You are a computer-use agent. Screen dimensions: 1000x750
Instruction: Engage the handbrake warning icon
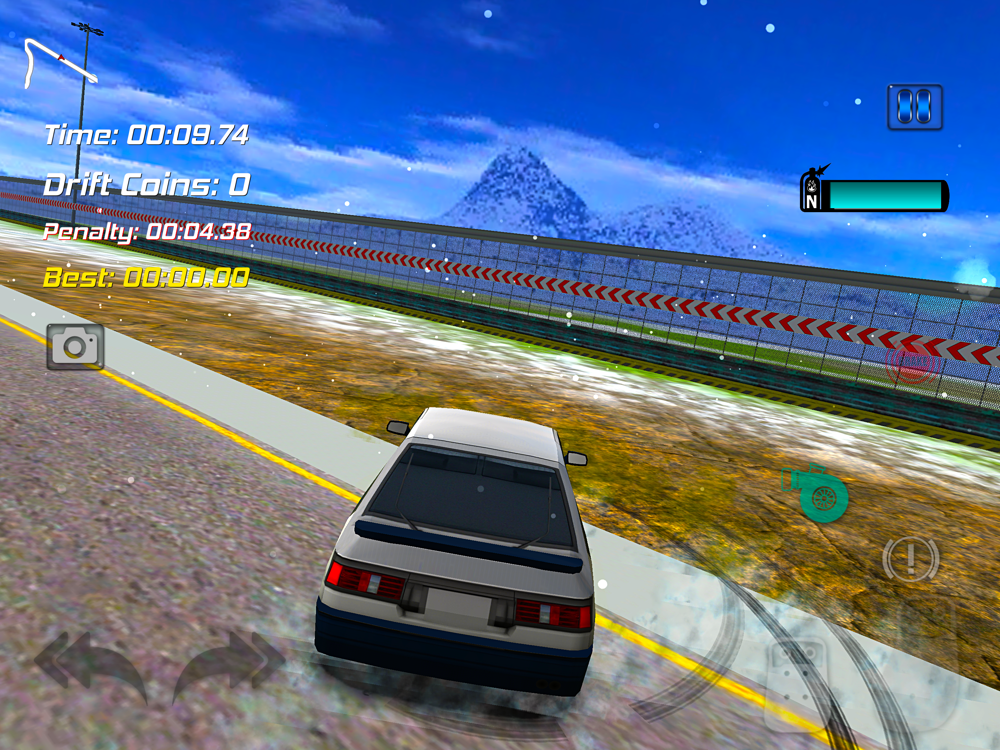pyautogui.click(x=910, y=559)
